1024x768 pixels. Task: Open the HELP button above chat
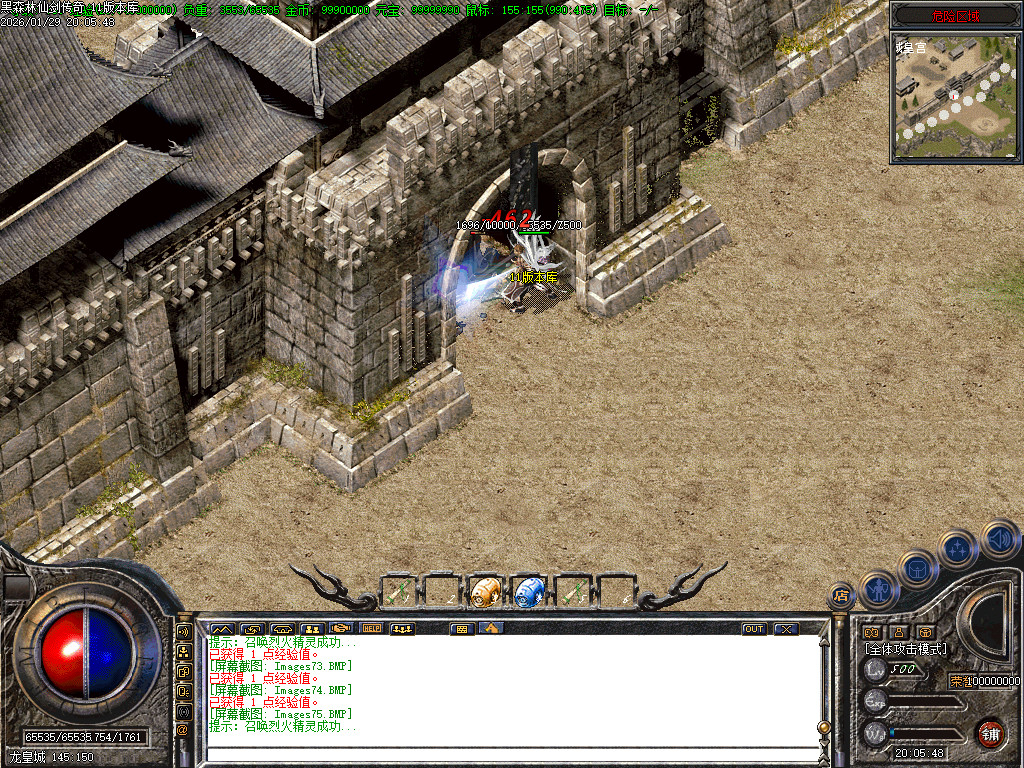pyautogui.click(x=372, y=629)
